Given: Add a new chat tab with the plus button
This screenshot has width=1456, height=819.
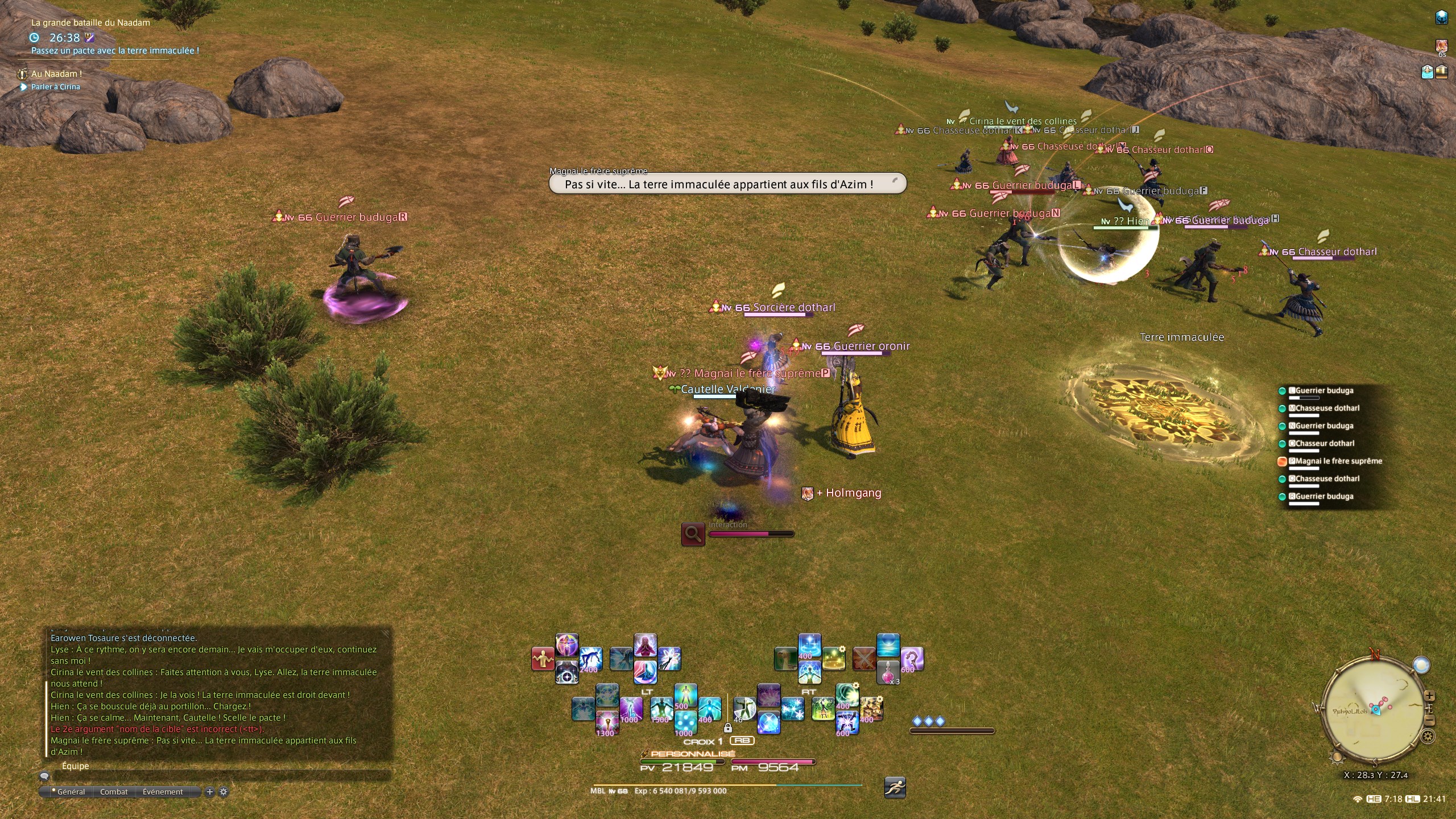Looking at the screenshot, I should 210,792.
